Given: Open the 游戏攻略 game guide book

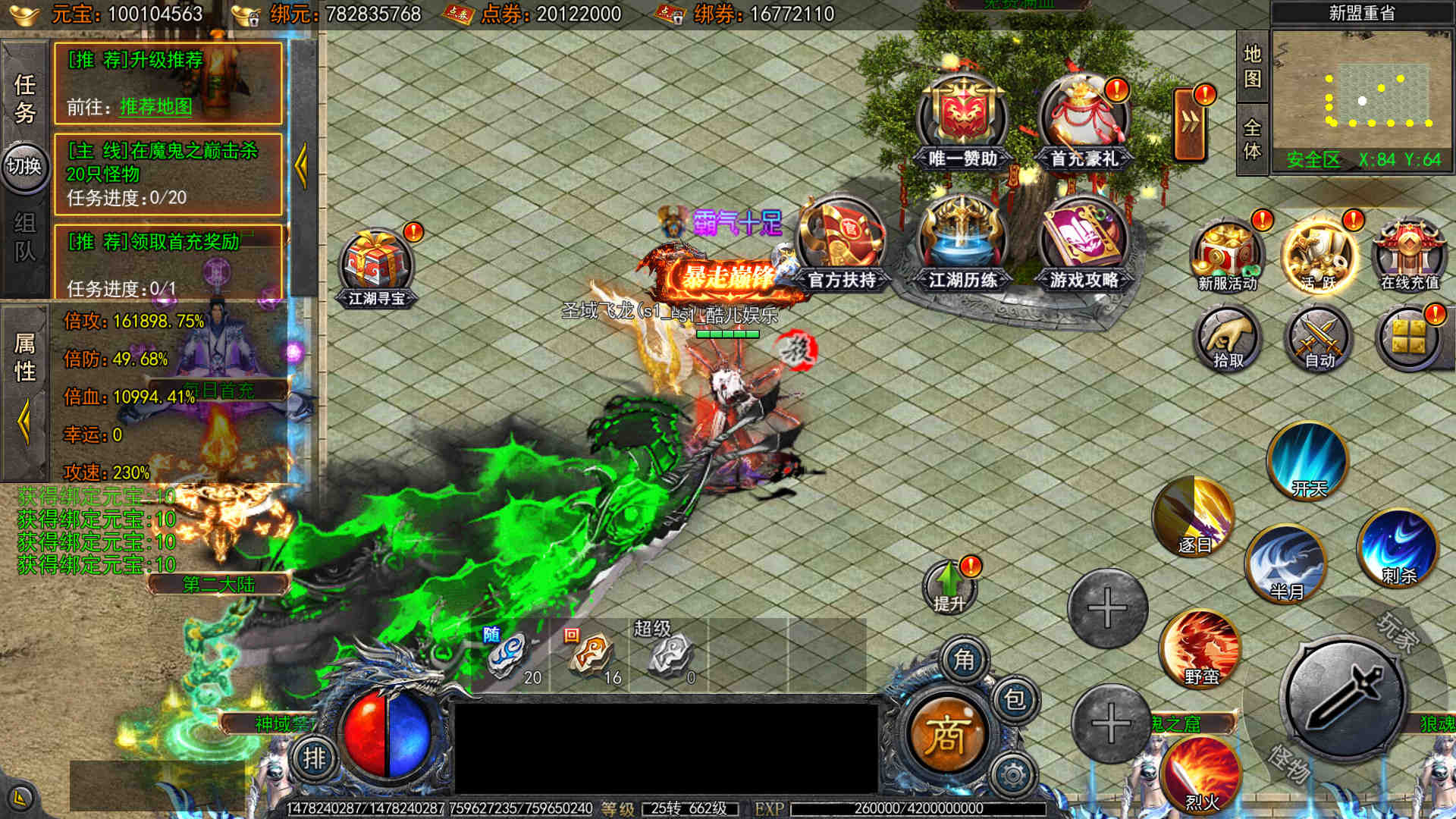Looking at the screenshot, I should pyautogui.click(x=1084, y=243).
